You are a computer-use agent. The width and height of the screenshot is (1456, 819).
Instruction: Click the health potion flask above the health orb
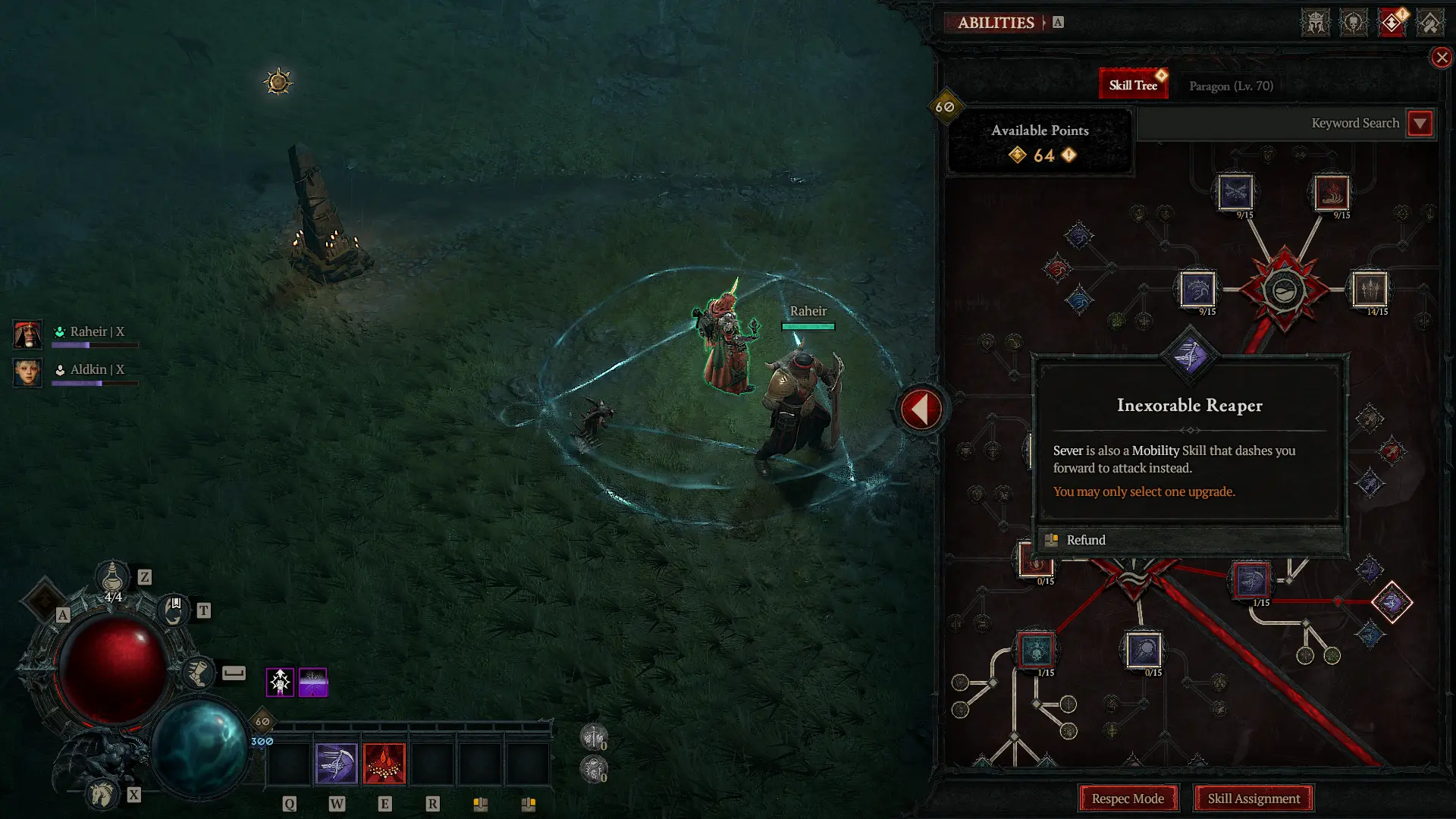point(112,578)
